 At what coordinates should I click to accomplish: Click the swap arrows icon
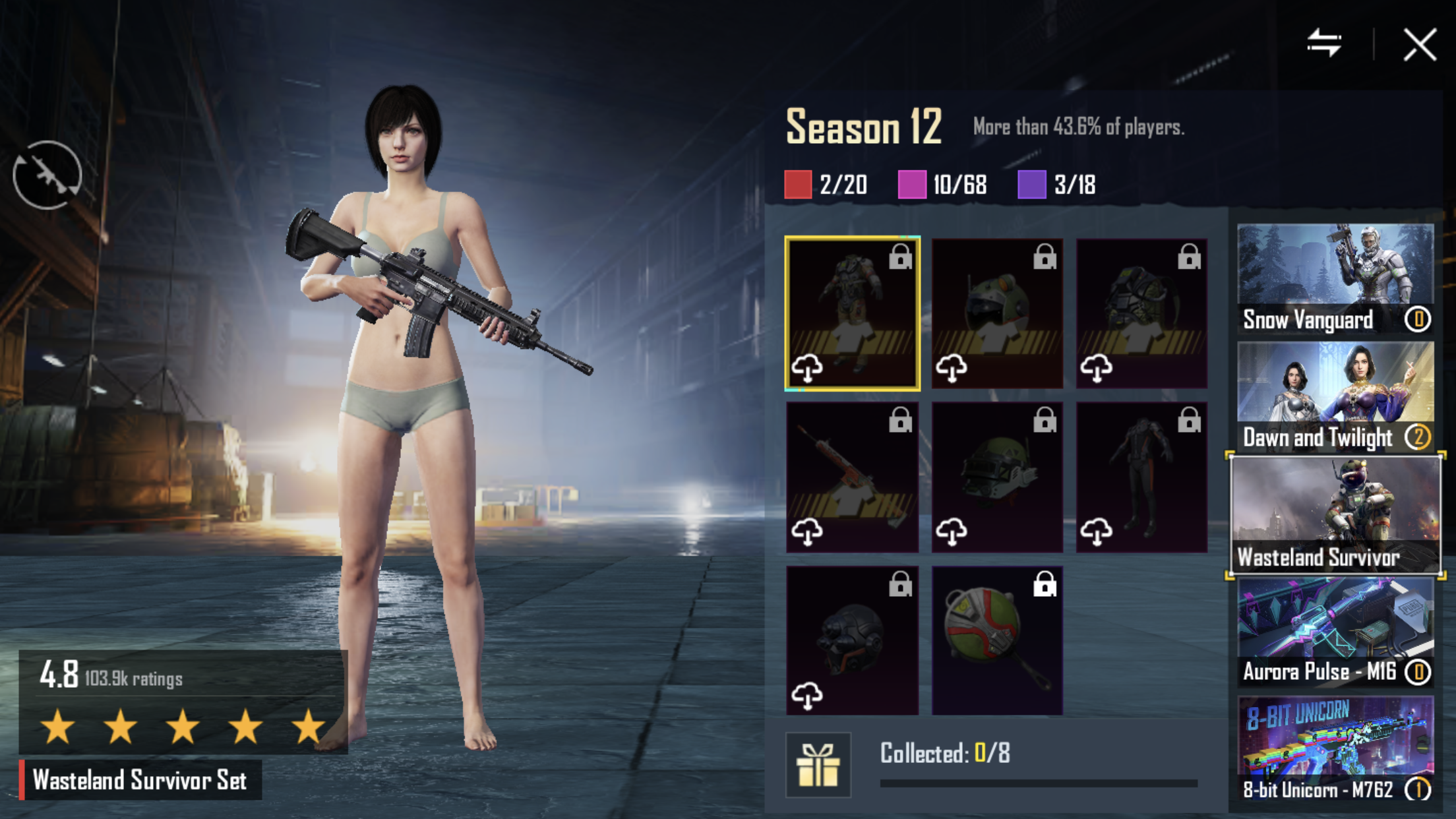(x=1324, y=44)
